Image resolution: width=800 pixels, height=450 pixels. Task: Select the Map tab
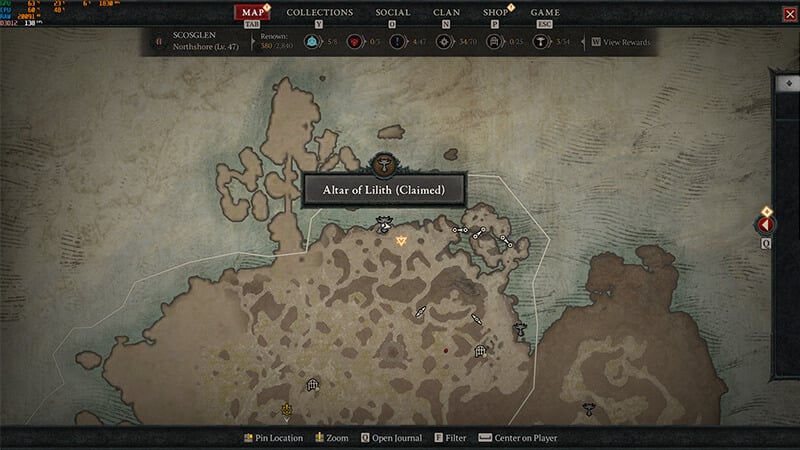(252, 13)
